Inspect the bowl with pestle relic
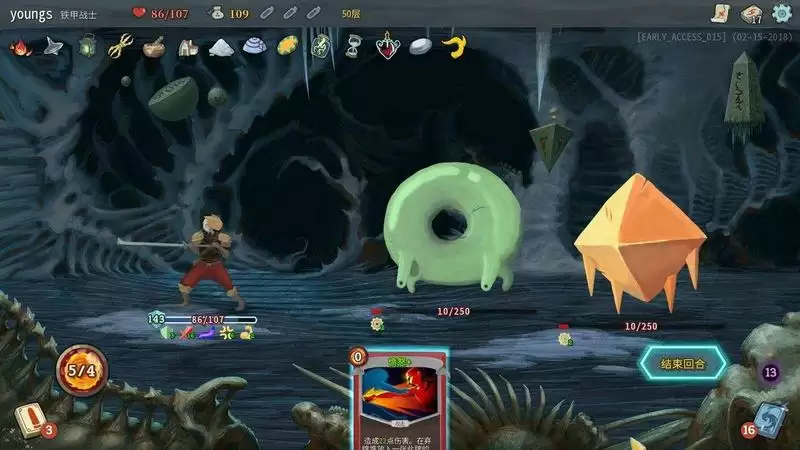The height and width of the screenshot is (450, 800). (154, 46)
